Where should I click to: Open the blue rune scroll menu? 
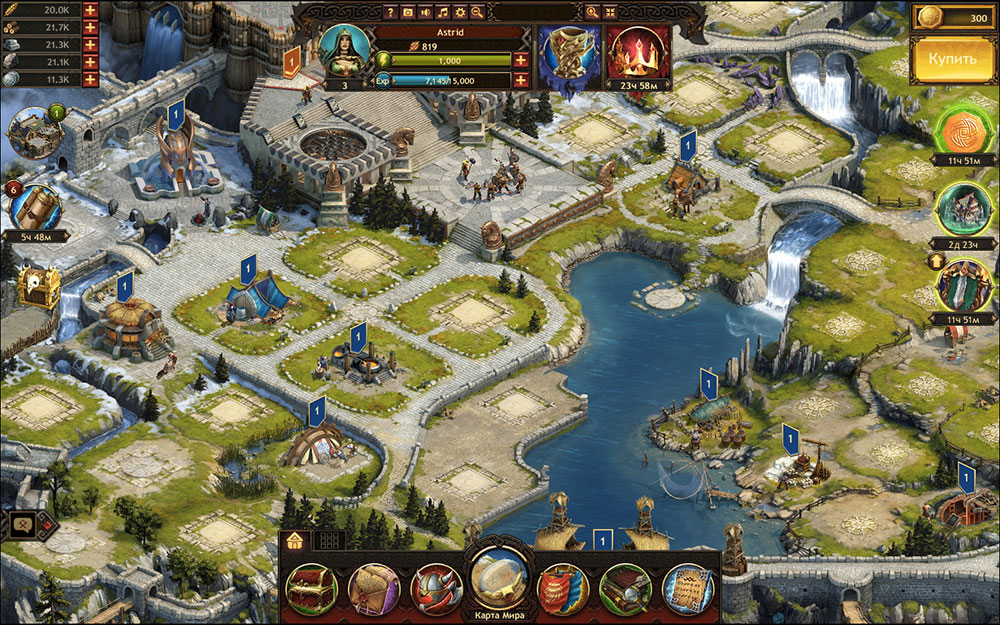click(688, 590)
